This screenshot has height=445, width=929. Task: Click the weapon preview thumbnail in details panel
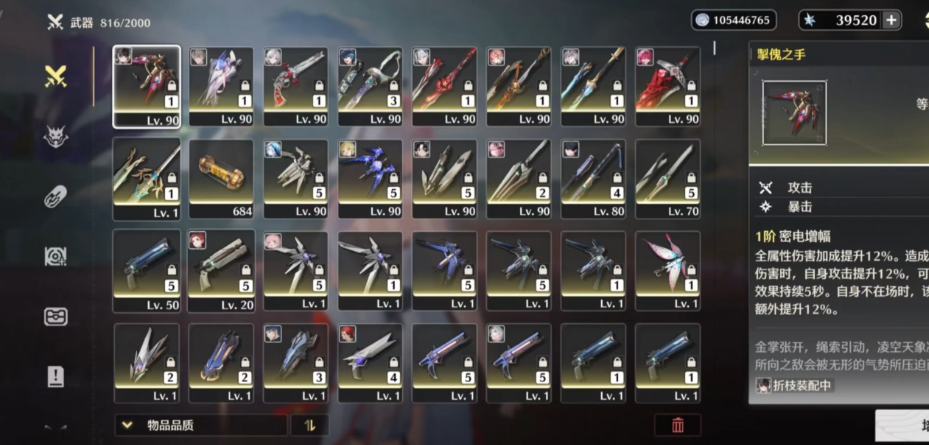click(x=794, y=113)
